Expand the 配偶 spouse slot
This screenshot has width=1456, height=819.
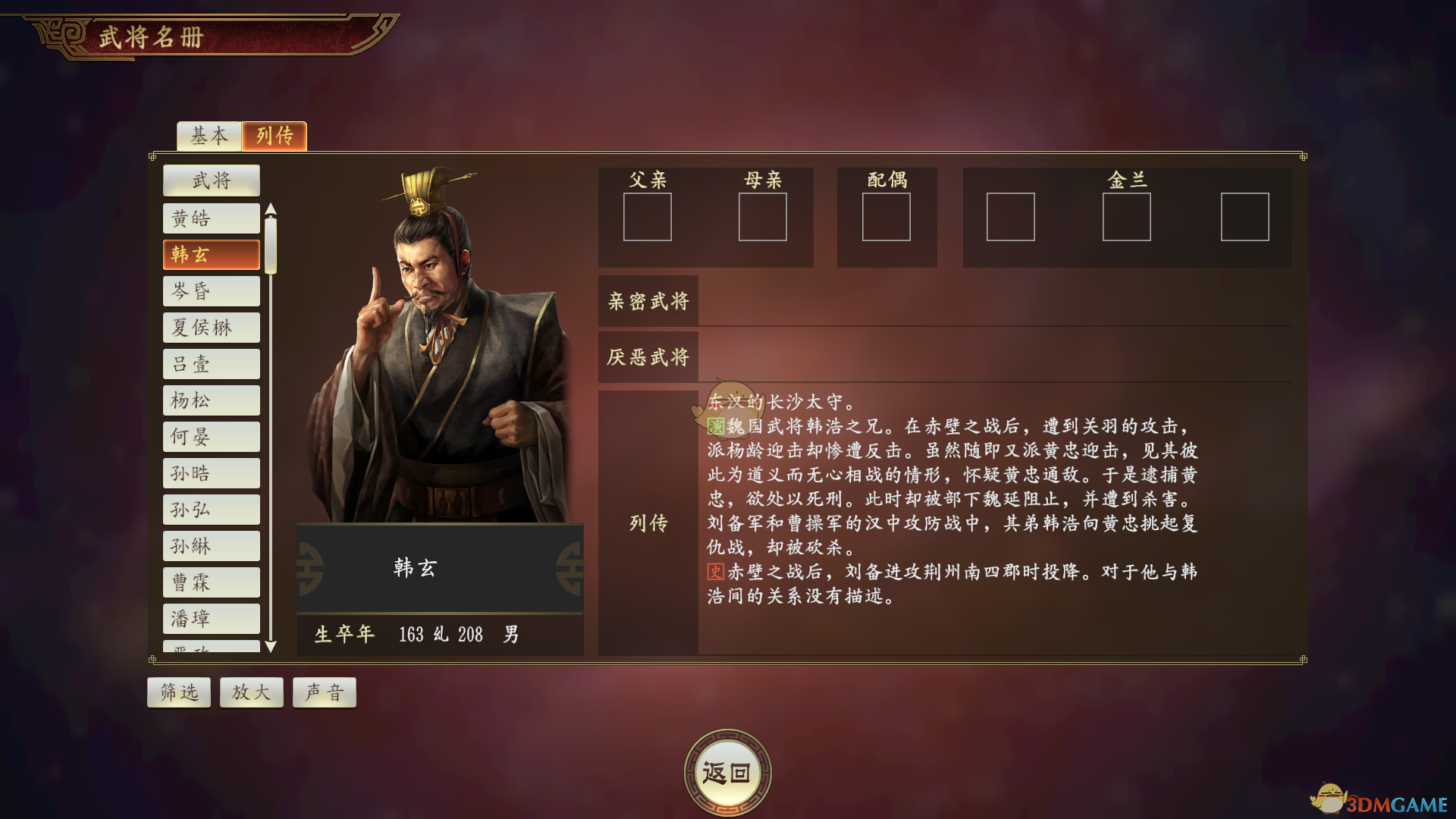click(887, 218)
